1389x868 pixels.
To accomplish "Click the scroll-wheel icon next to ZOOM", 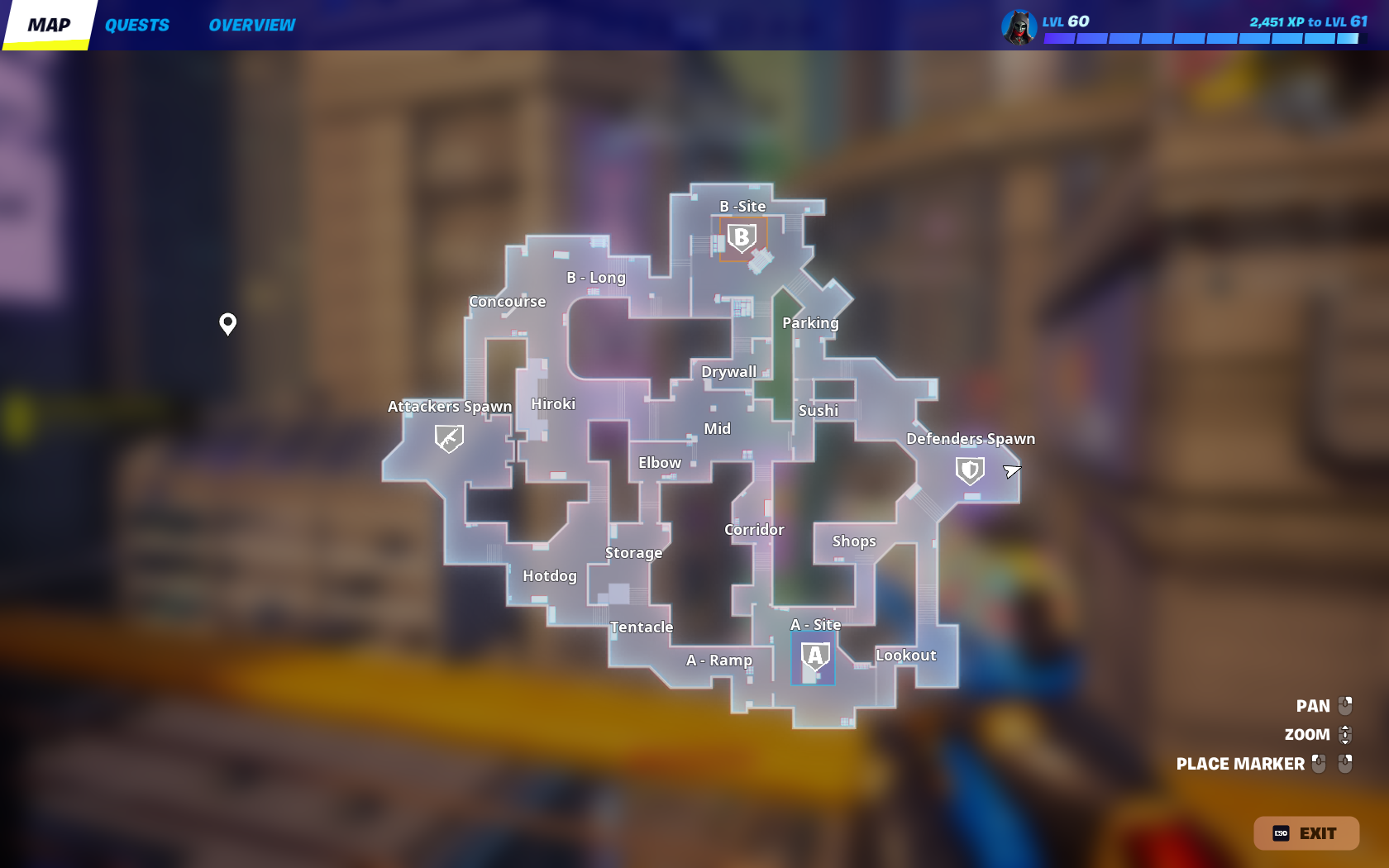I will pos(1347,734).
